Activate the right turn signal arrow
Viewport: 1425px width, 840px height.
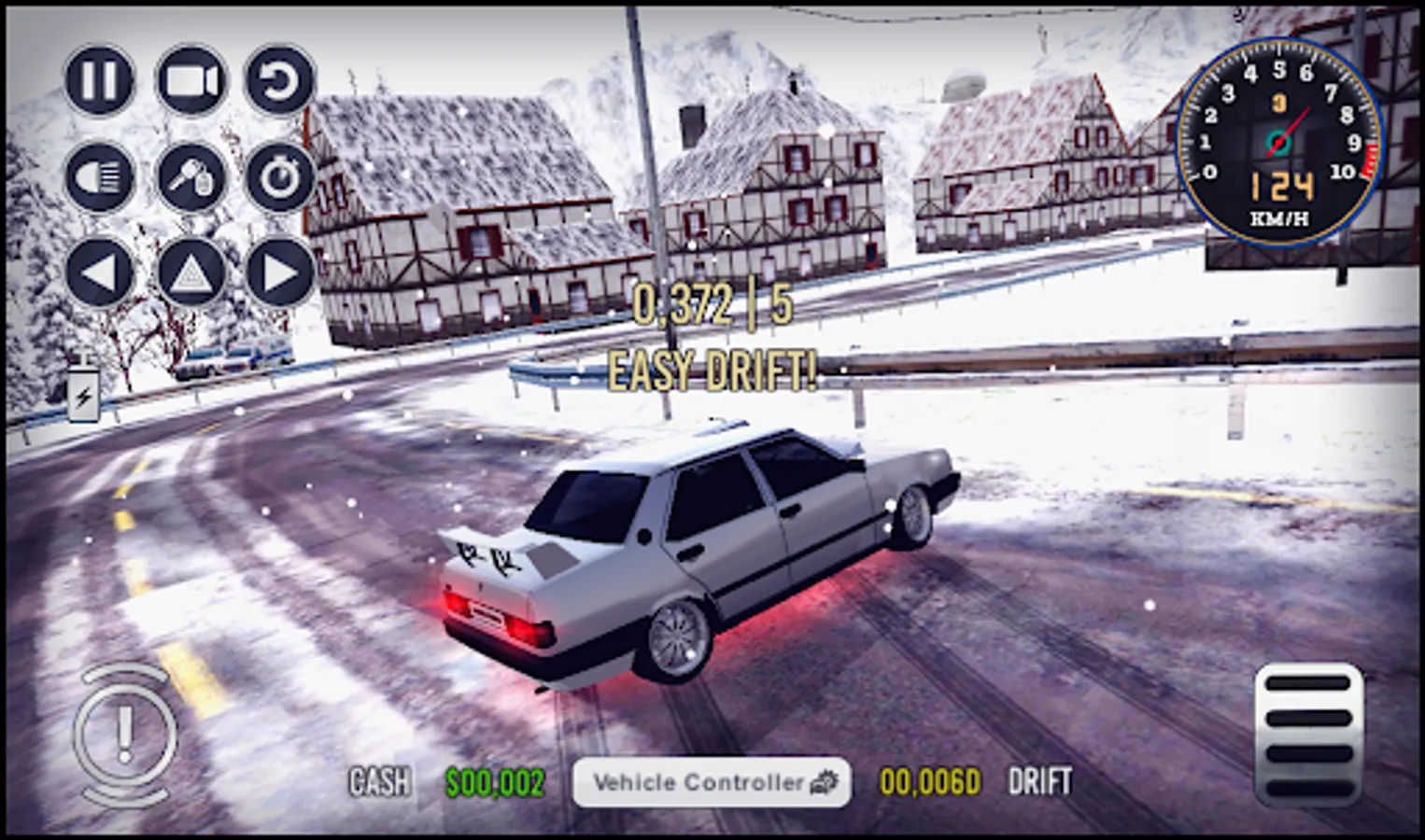280,273
